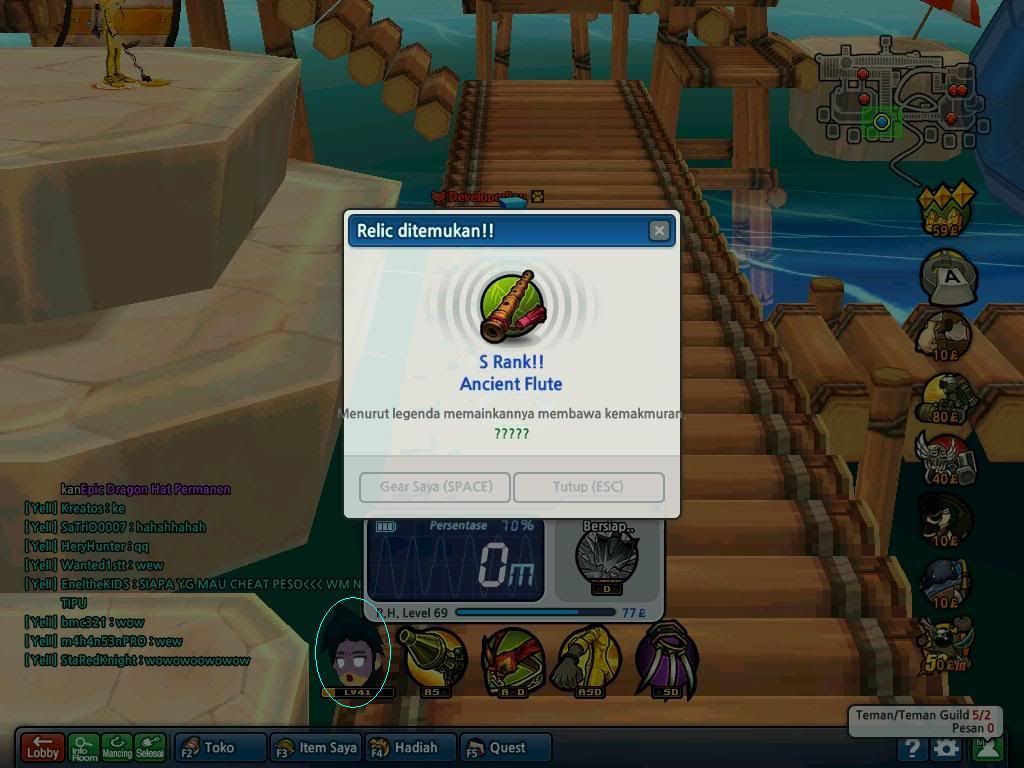Screen dimensions: 1024x768
Task: Select the Mancing fishing button
Action: point(117,748)
